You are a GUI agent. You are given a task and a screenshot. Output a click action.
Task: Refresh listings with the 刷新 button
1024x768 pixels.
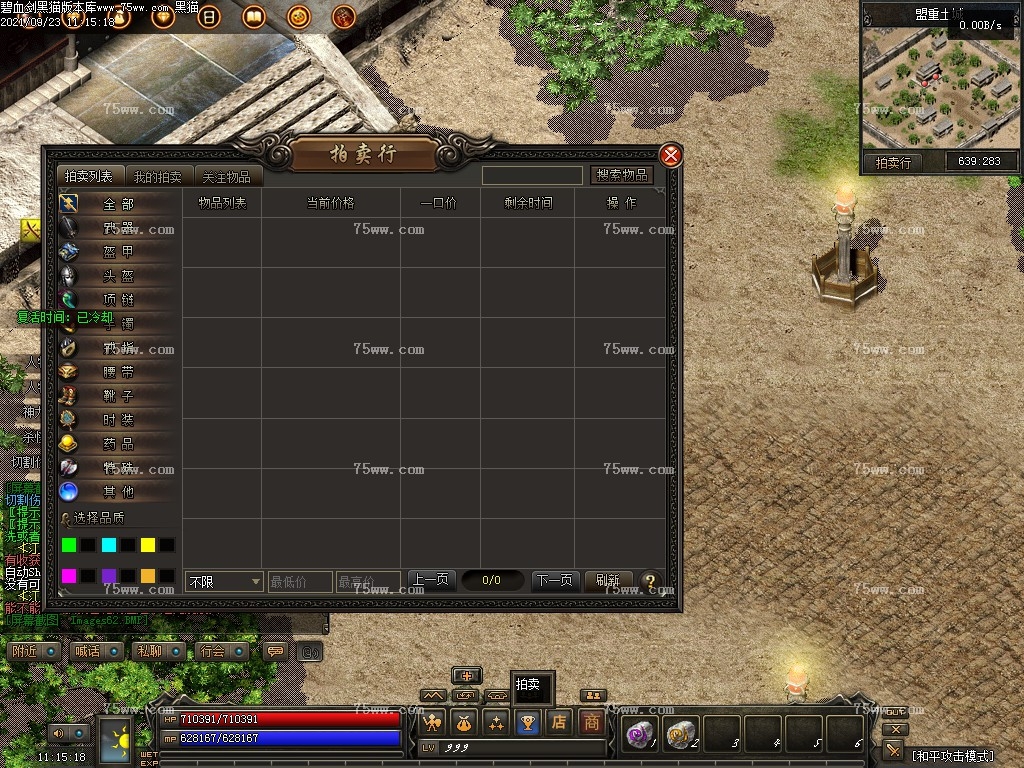pyautogui.click(x=608, y=580)
